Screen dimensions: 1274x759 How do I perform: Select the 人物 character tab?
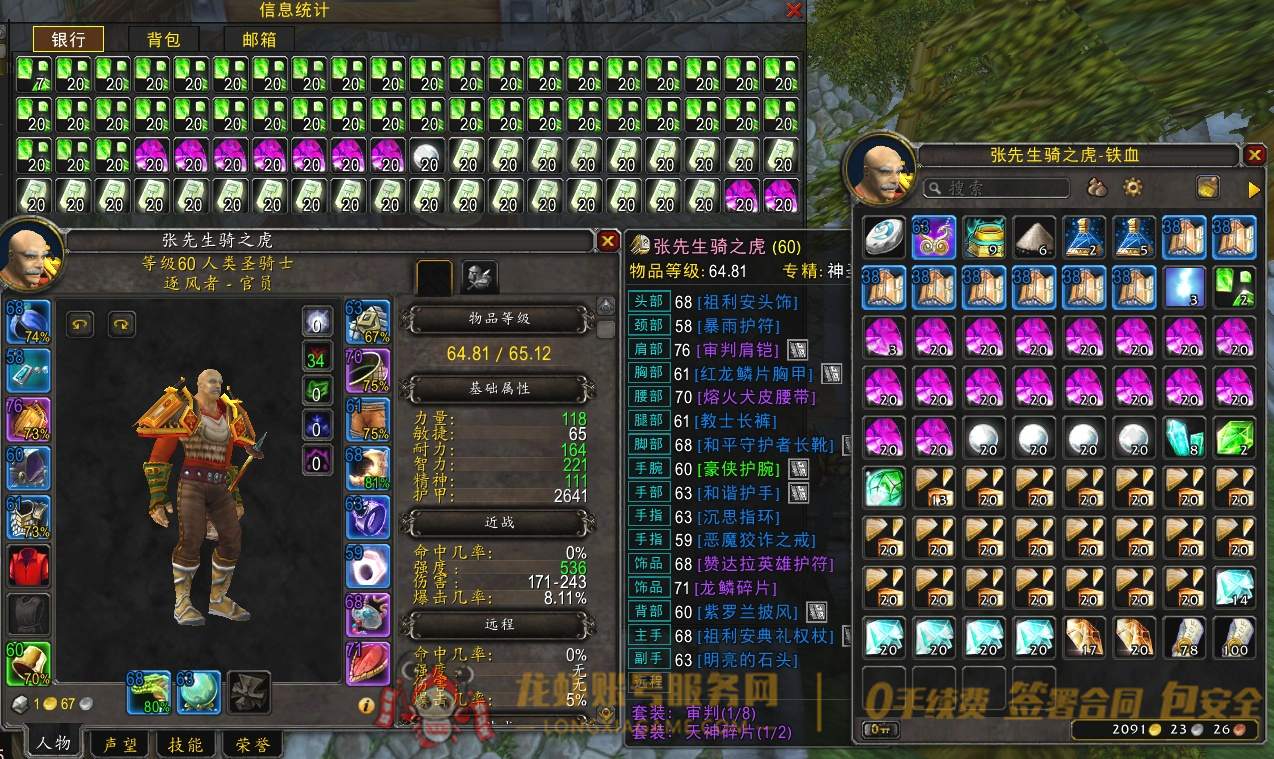coord(53,744)
